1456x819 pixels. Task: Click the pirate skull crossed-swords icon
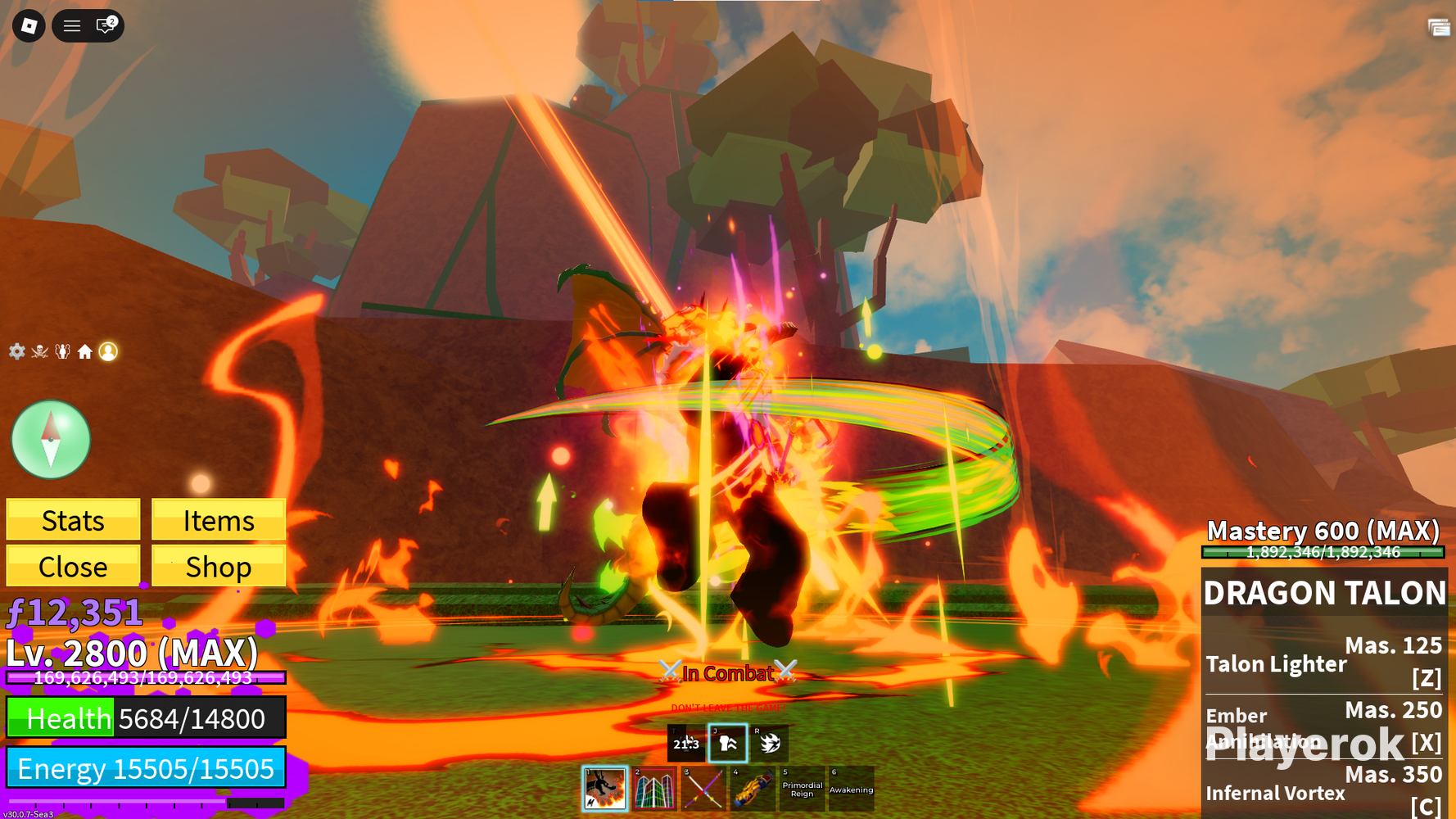click(x=39, y=351)
